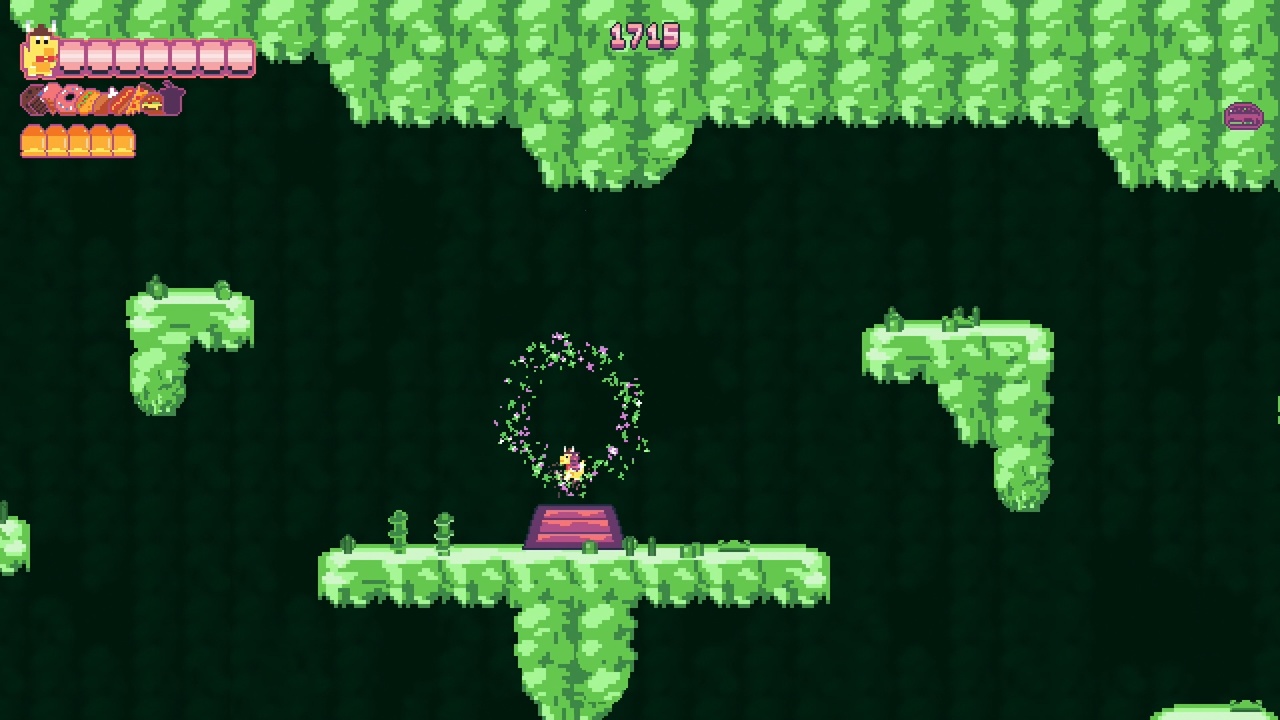Click the pizza slice icon in the HUD
The image size is (1280, 720).
[136, 100]
